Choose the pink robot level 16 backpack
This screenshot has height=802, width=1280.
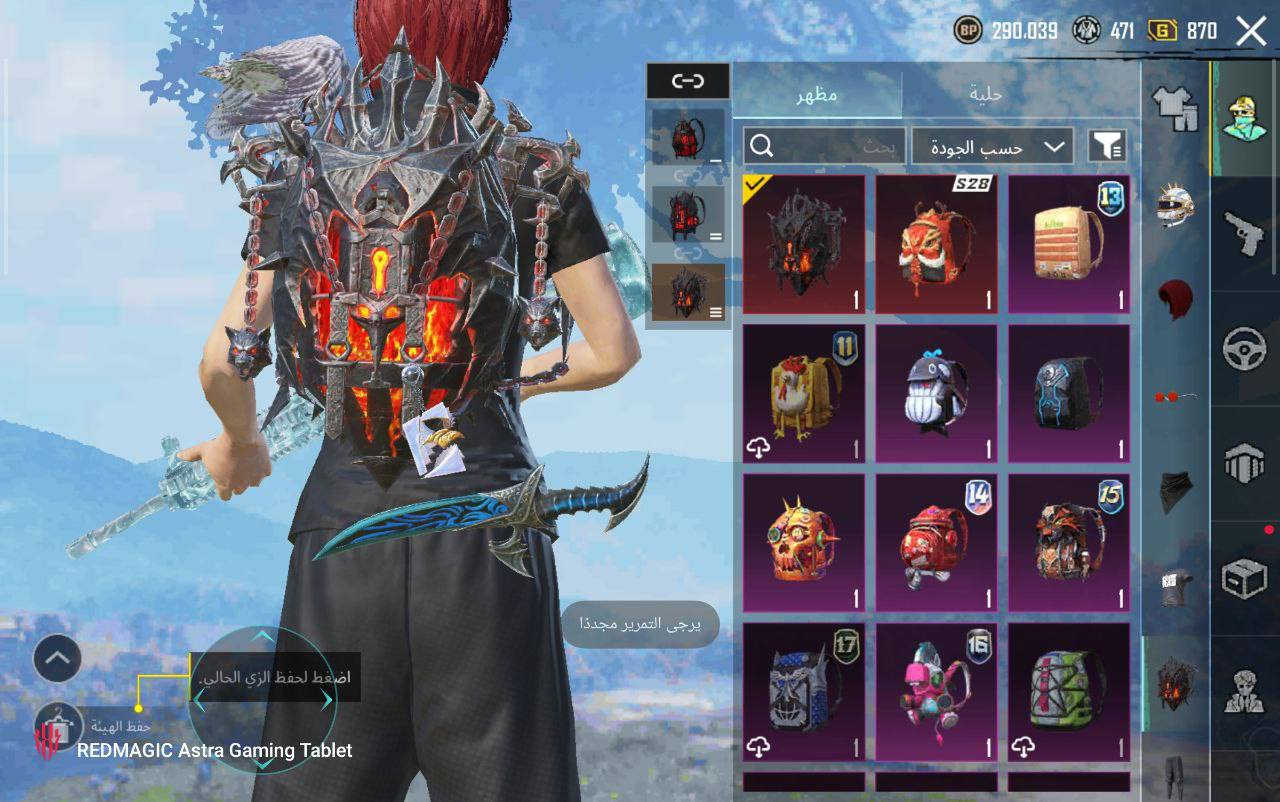click(x=937, y=691)
